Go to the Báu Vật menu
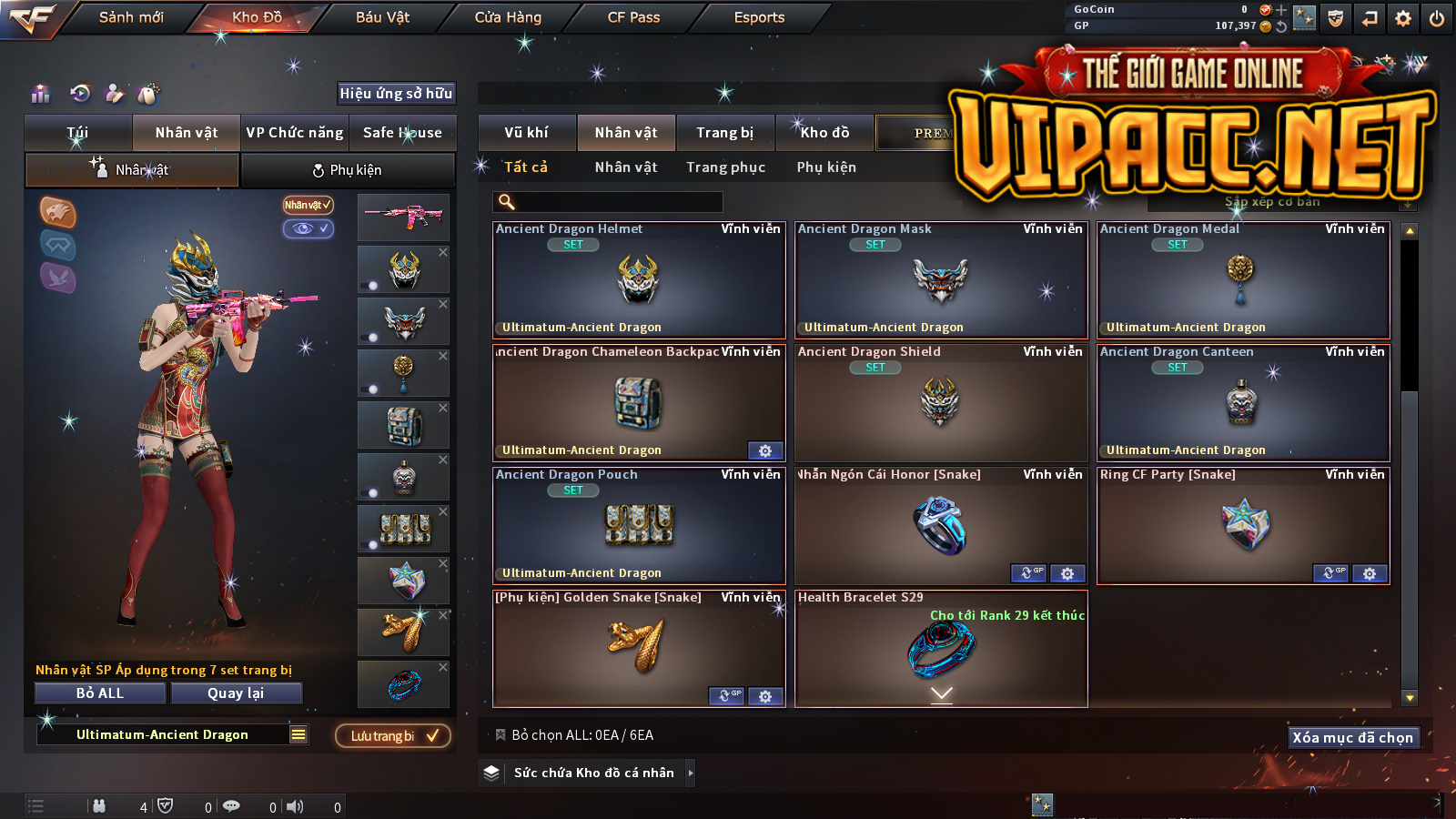 [382, 17]
